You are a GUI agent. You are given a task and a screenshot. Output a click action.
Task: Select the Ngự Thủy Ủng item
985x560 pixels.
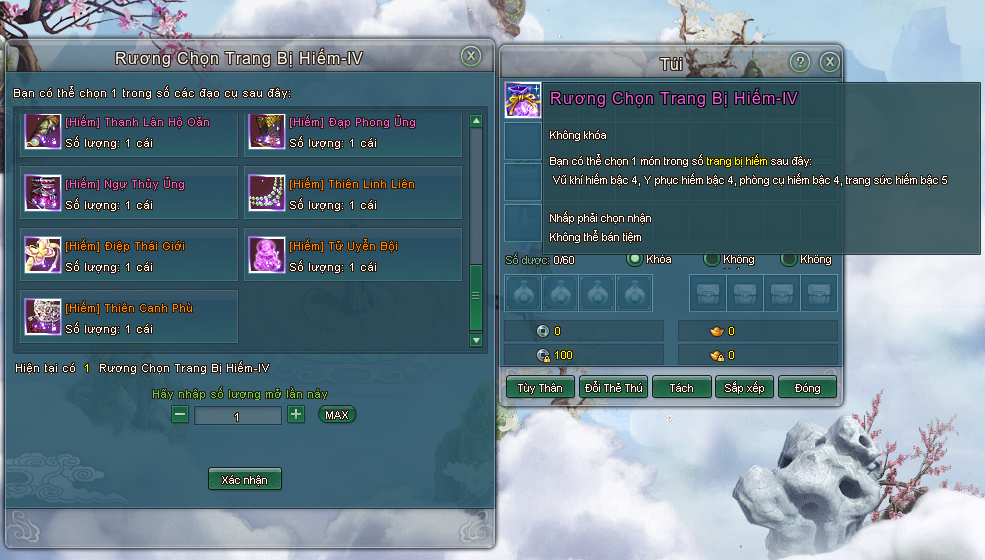pos(129,195)
